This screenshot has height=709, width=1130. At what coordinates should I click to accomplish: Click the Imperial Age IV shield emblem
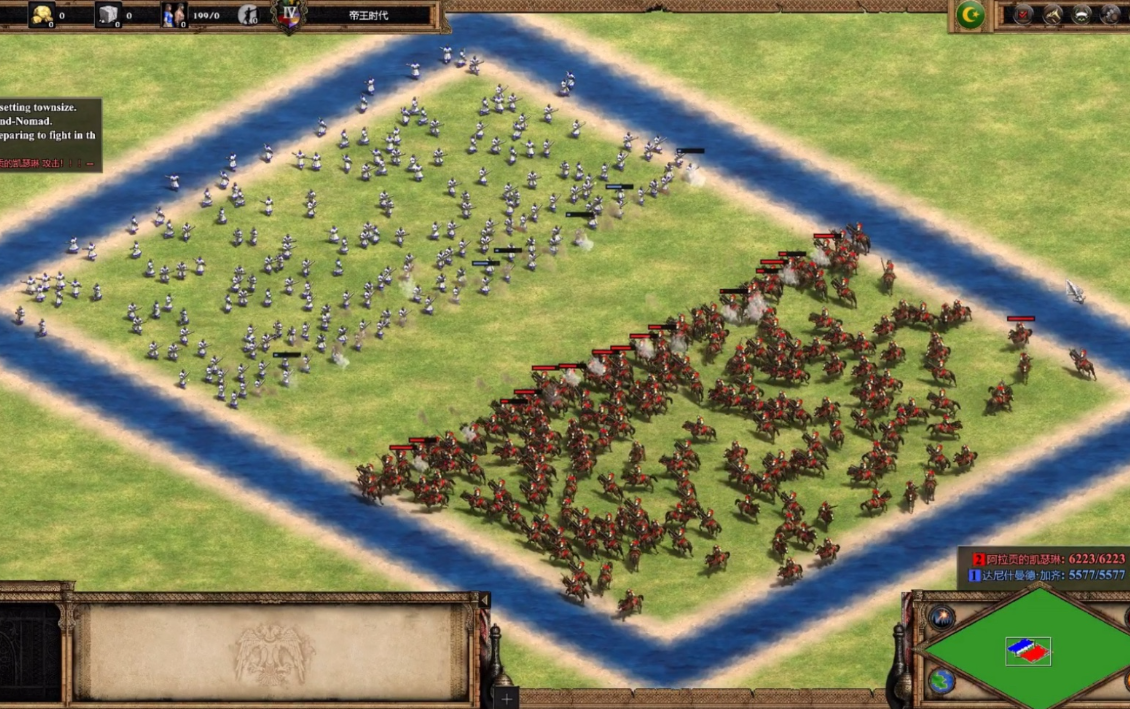click(x=290, y=15)
